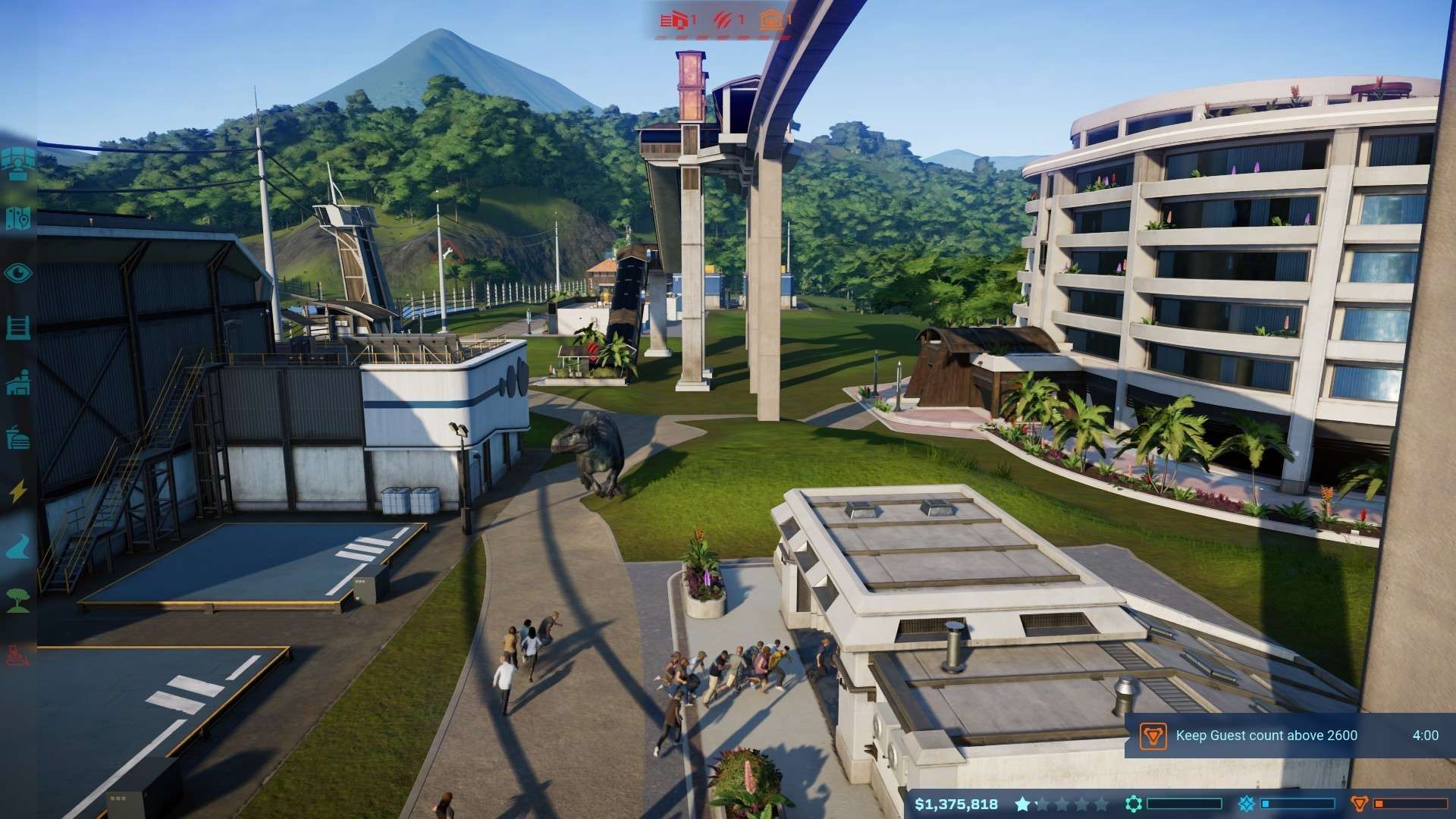Screen dimensions: 1456x819
Task: Choose the paths build tool
Action: coord(17,546)
